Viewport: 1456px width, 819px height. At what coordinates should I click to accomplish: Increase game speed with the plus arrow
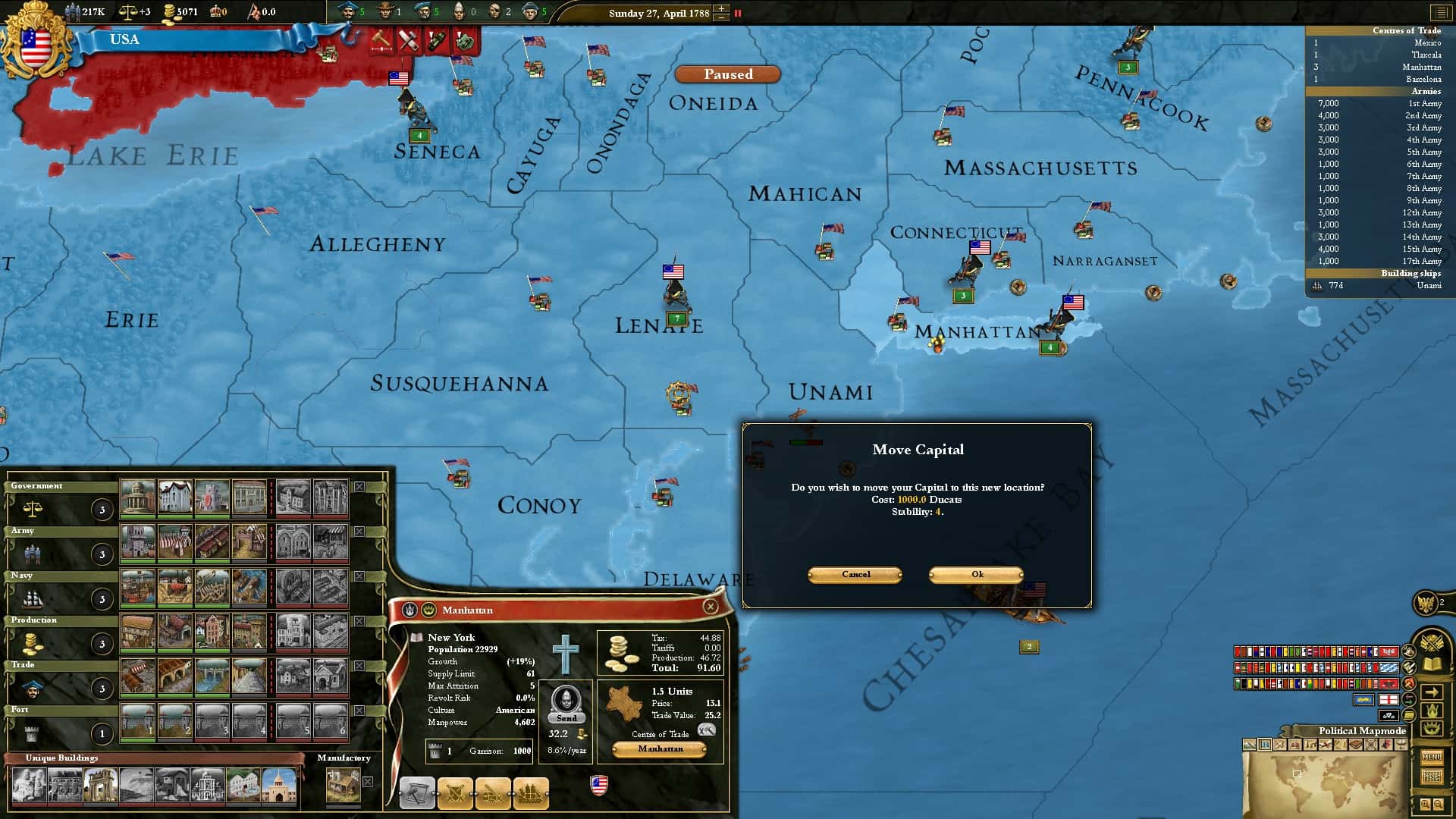coord(720,8)
